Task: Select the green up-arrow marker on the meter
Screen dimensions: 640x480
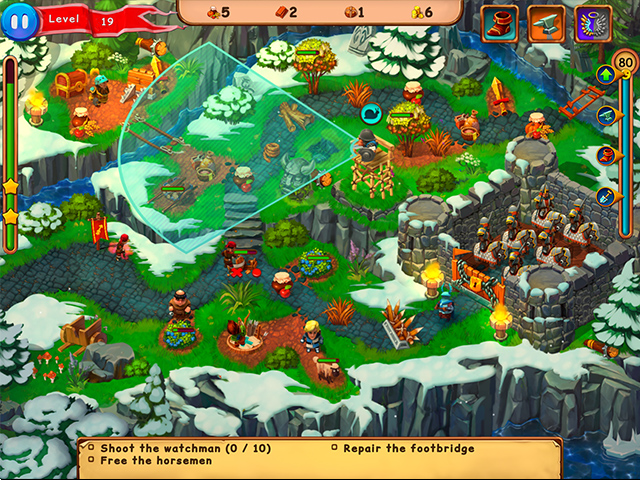Action: tap(605, 73)
